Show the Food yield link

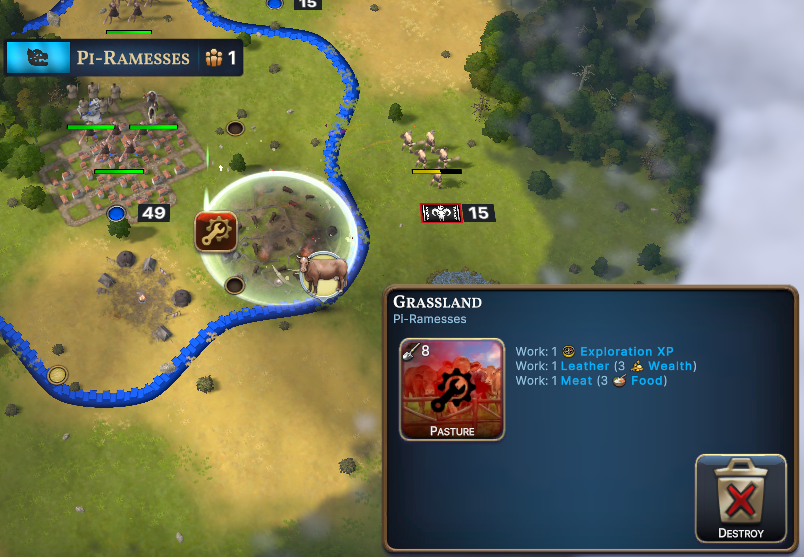coord(647,380)
